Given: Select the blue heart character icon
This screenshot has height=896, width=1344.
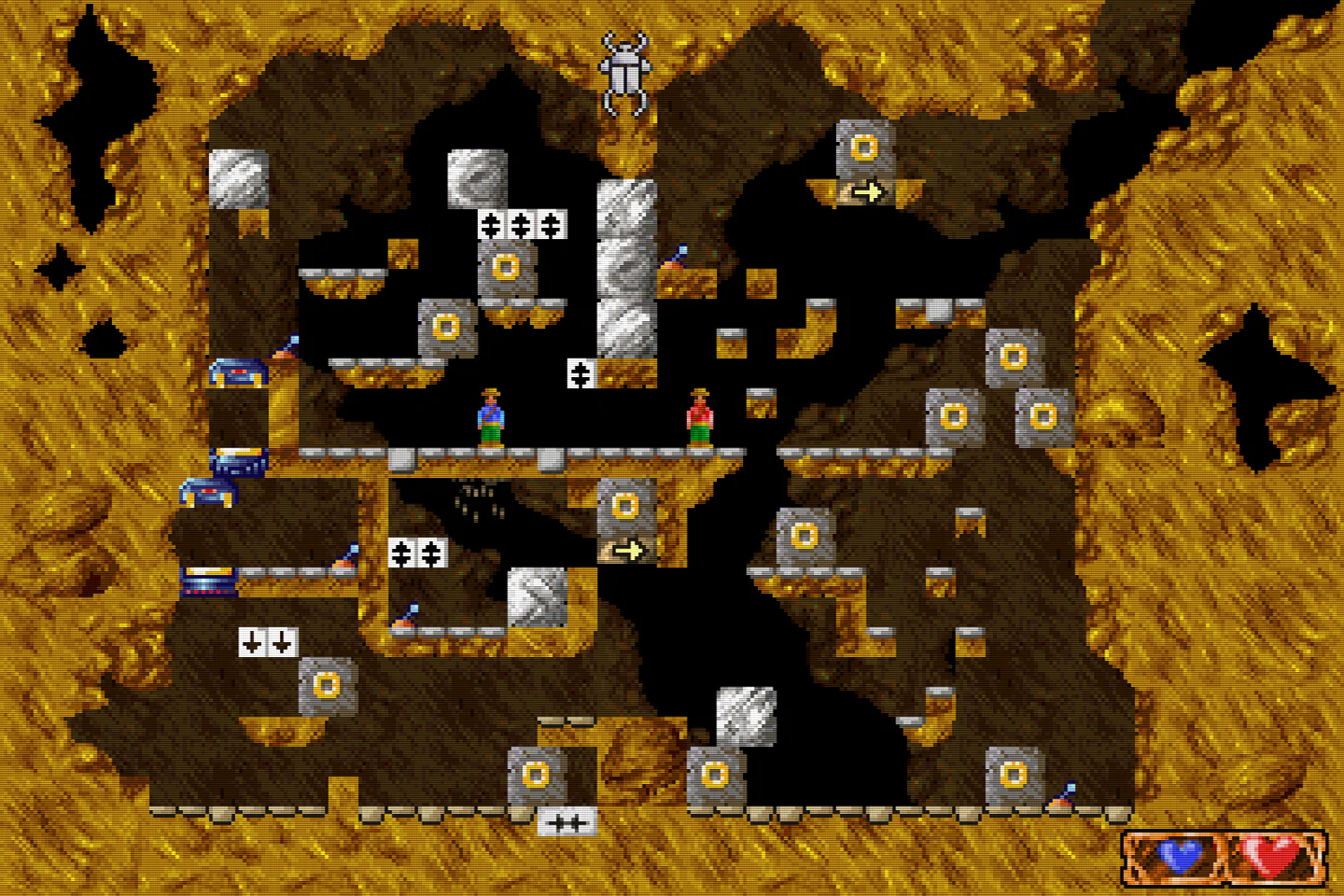Looking at the screenshot, I should (1182, 854).
